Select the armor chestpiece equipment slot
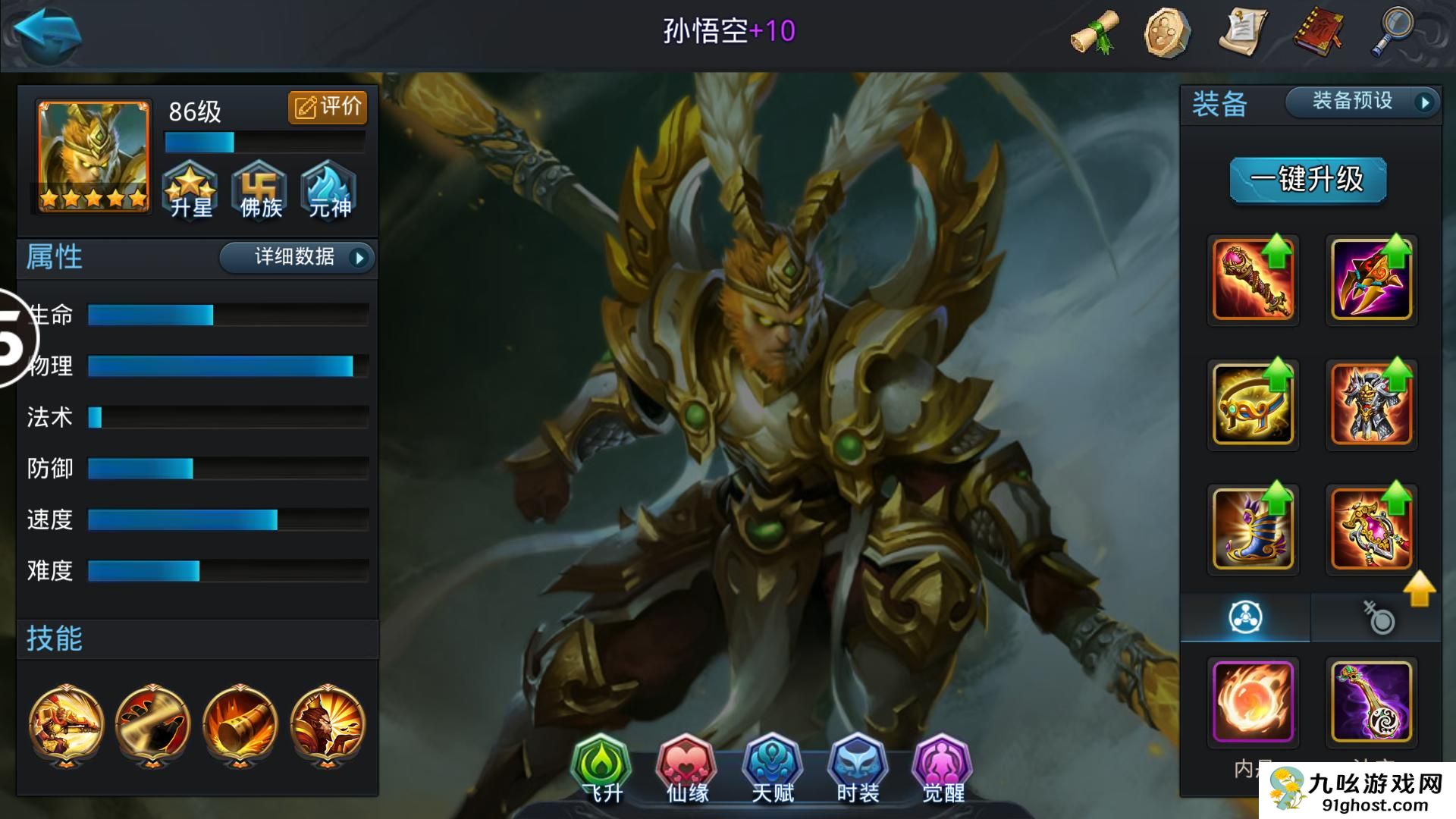 click(x=1371, y=403)
